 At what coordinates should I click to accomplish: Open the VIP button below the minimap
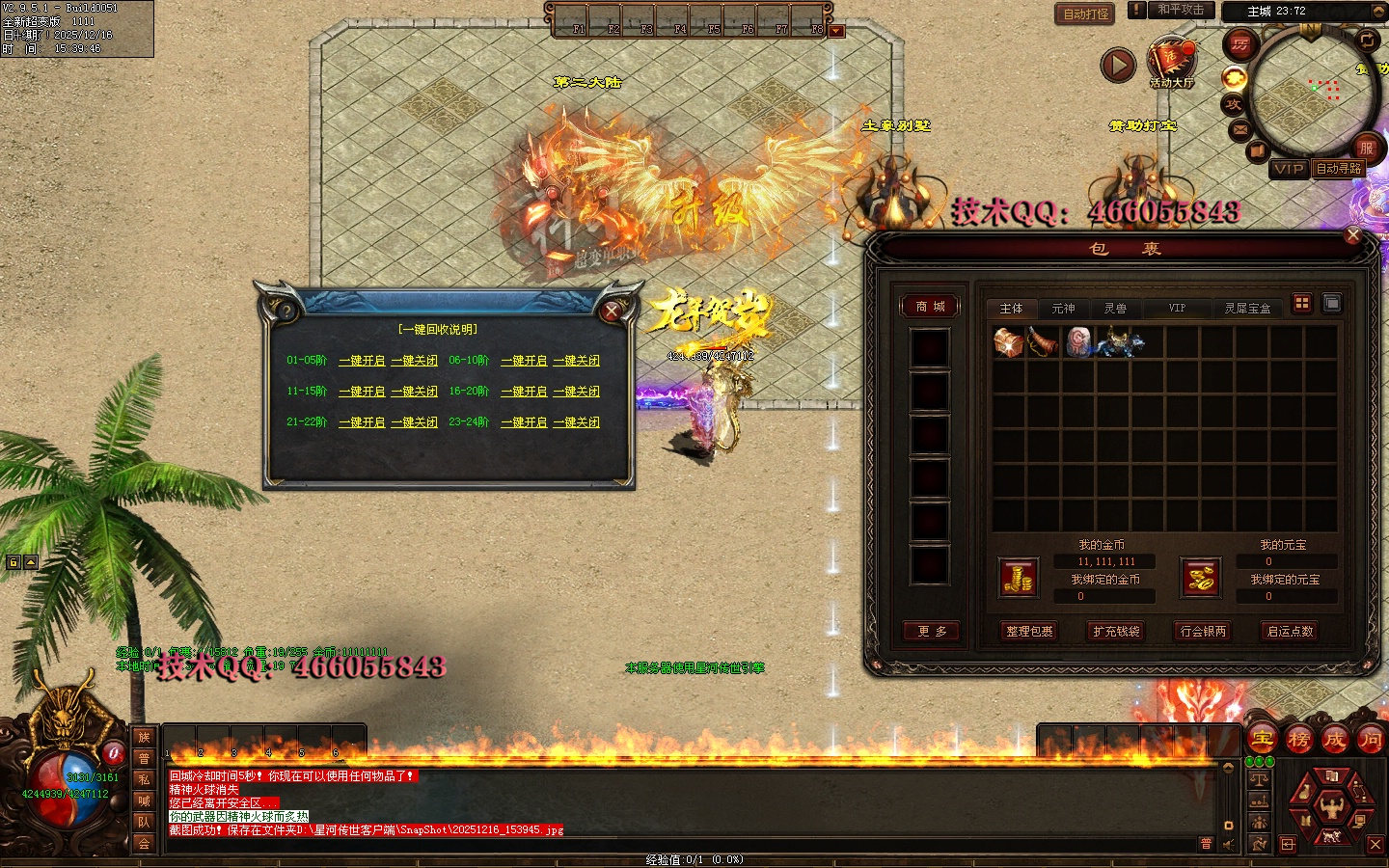pos(1289,169)
